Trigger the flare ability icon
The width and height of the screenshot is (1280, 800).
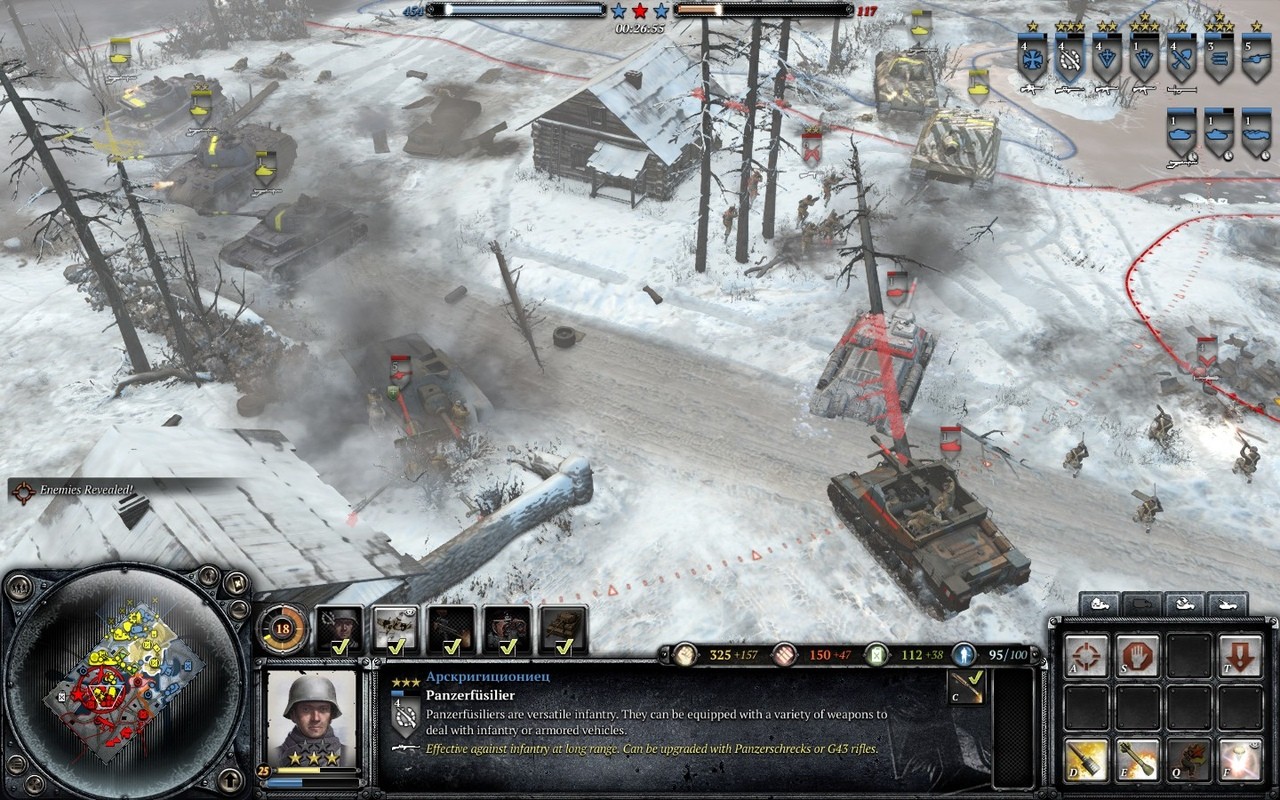1241,760
